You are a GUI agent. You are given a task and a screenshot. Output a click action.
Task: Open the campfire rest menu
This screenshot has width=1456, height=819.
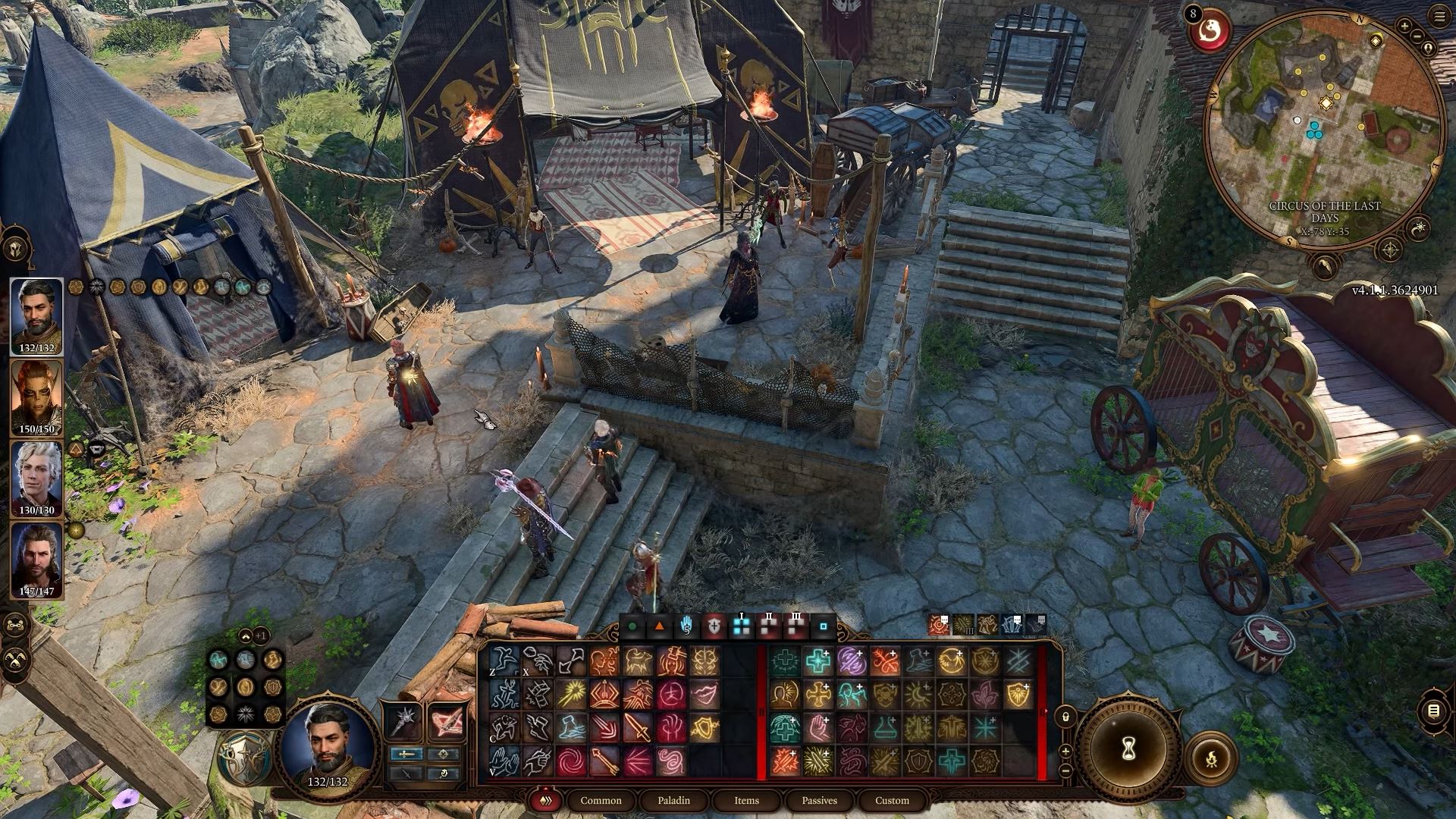(x=1211, y=758)
